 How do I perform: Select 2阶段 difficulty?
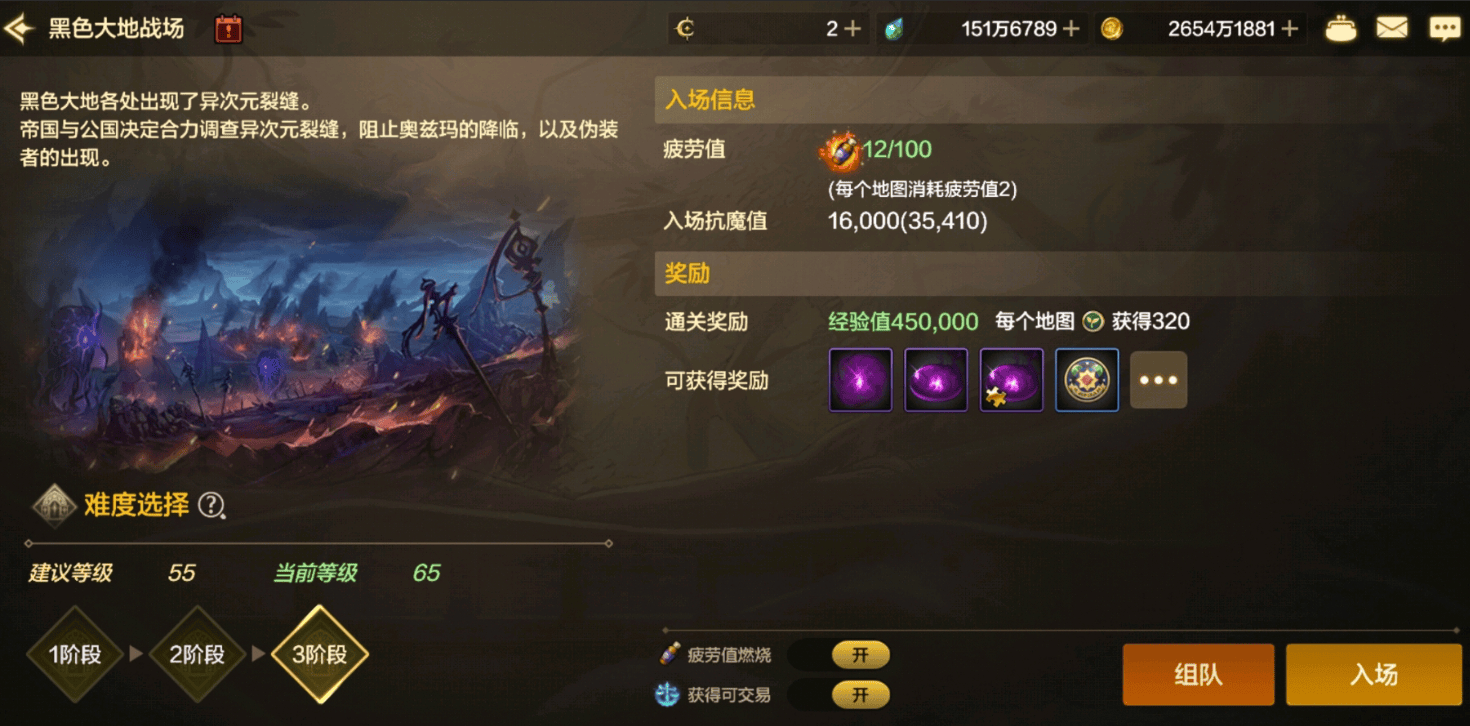coord(197,655)
